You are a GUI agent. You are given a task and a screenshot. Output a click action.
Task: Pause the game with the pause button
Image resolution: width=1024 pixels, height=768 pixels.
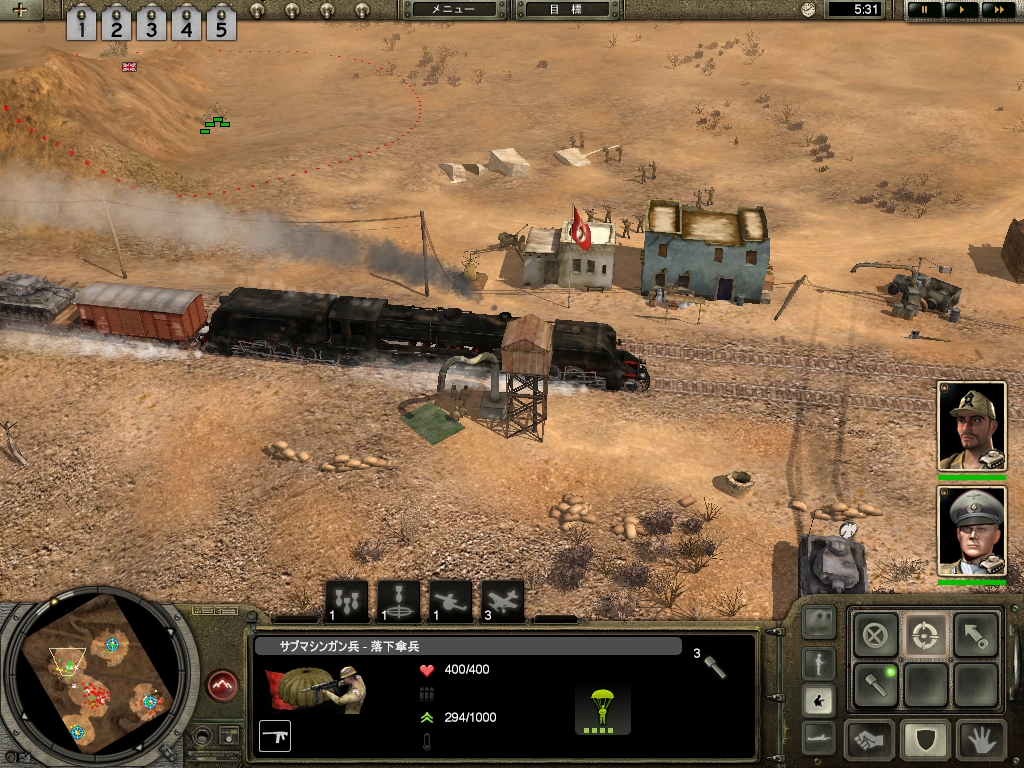click(x=924, y=9)
